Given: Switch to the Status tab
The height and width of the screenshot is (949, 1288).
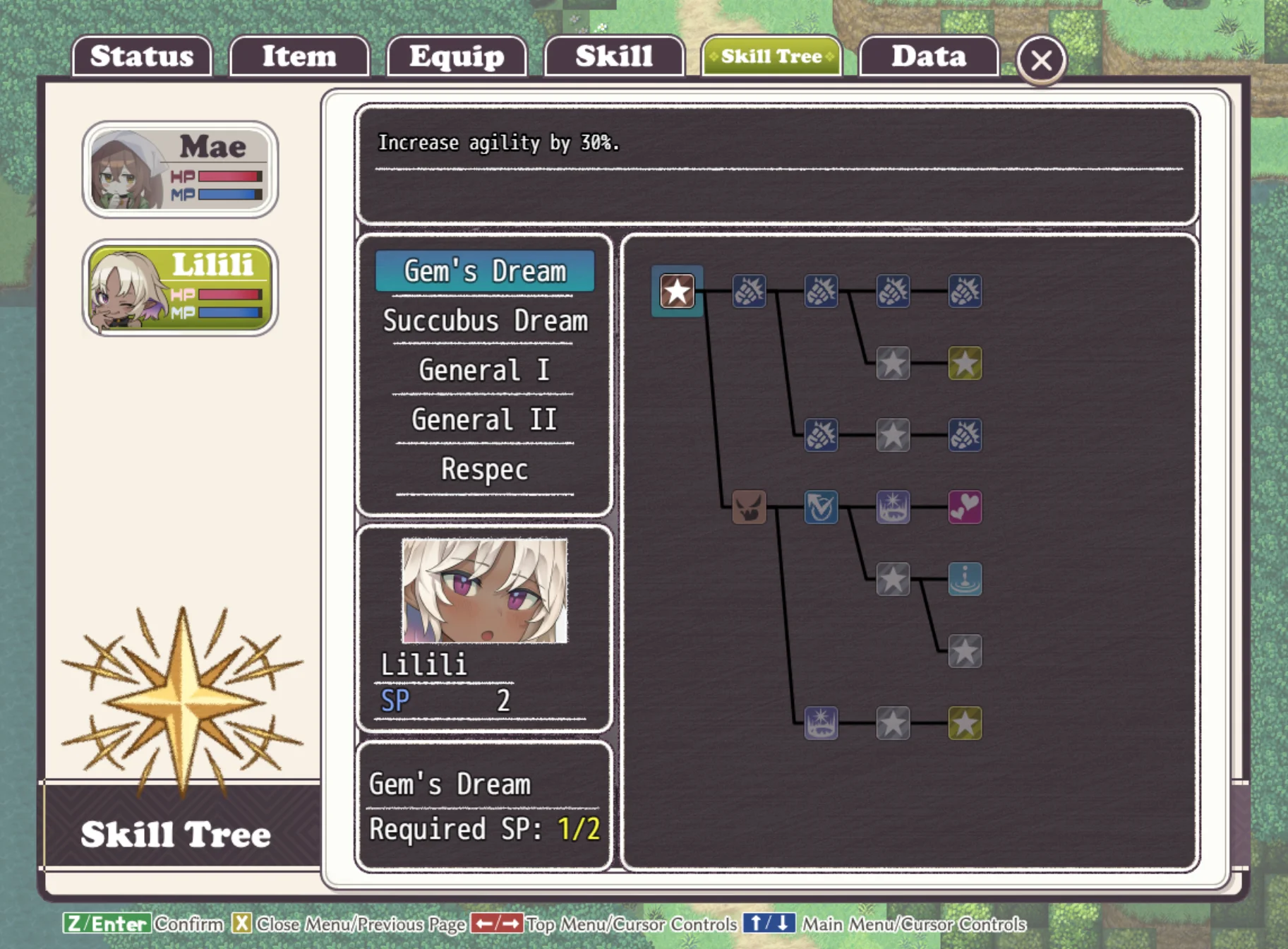Looking at the screenshot, I should (142, 56).
